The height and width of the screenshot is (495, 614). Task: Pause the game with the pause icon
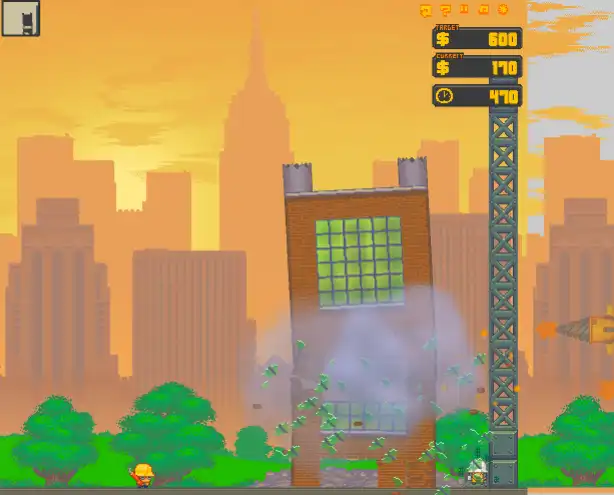pyautogui.click(x=464, y=9)
